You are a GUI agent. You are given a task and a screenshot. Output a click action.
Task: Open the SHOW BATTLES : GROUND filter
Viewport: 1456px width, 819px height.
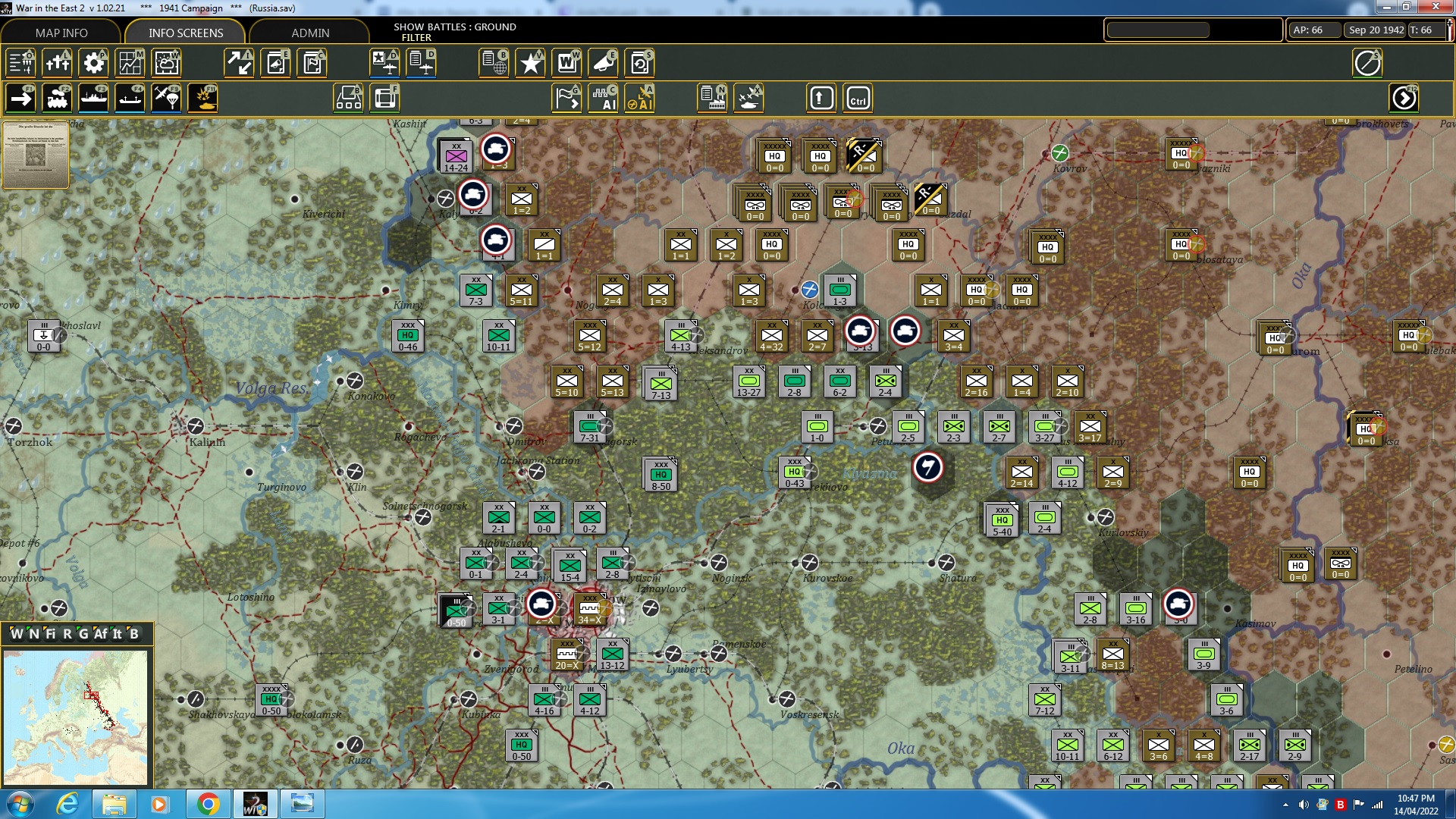pyautogui.click(x=453, y=32)
